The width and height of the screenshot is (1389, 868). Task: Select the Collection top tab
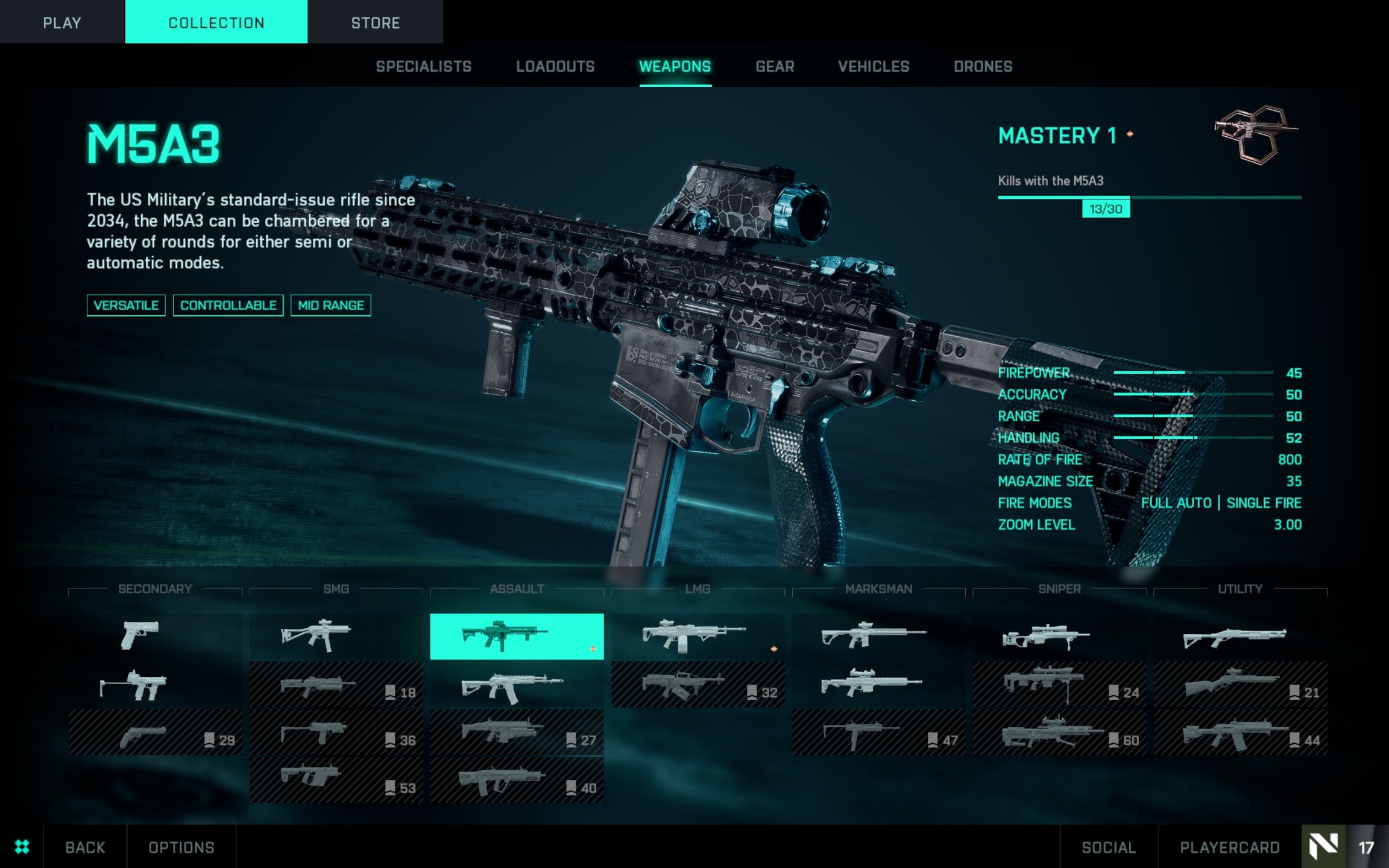pyautogui.click(x=216, y=22)
